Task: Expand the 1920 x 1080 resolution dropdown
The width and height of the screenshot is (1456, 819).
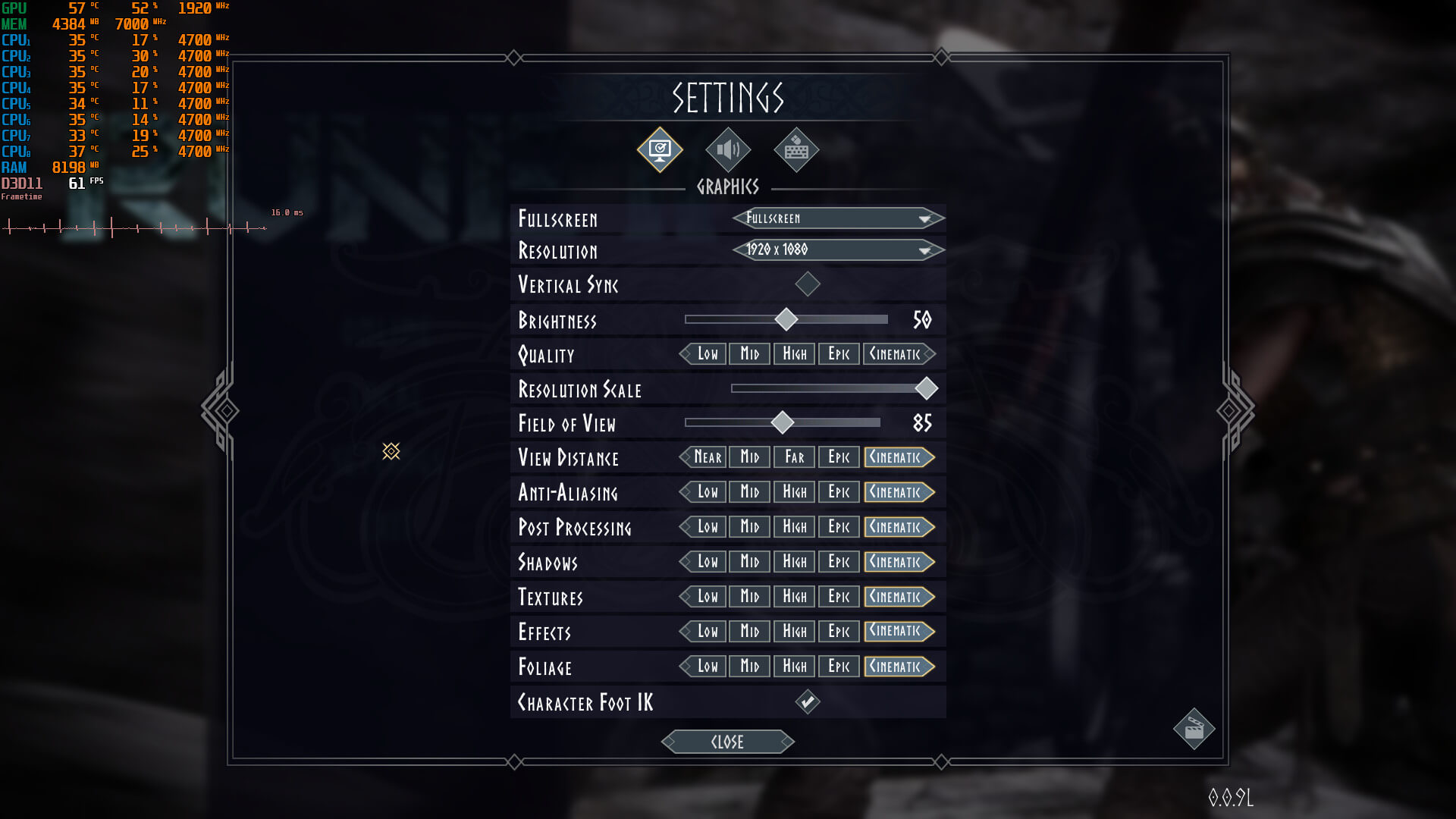Action: click(x=838, y=249)
